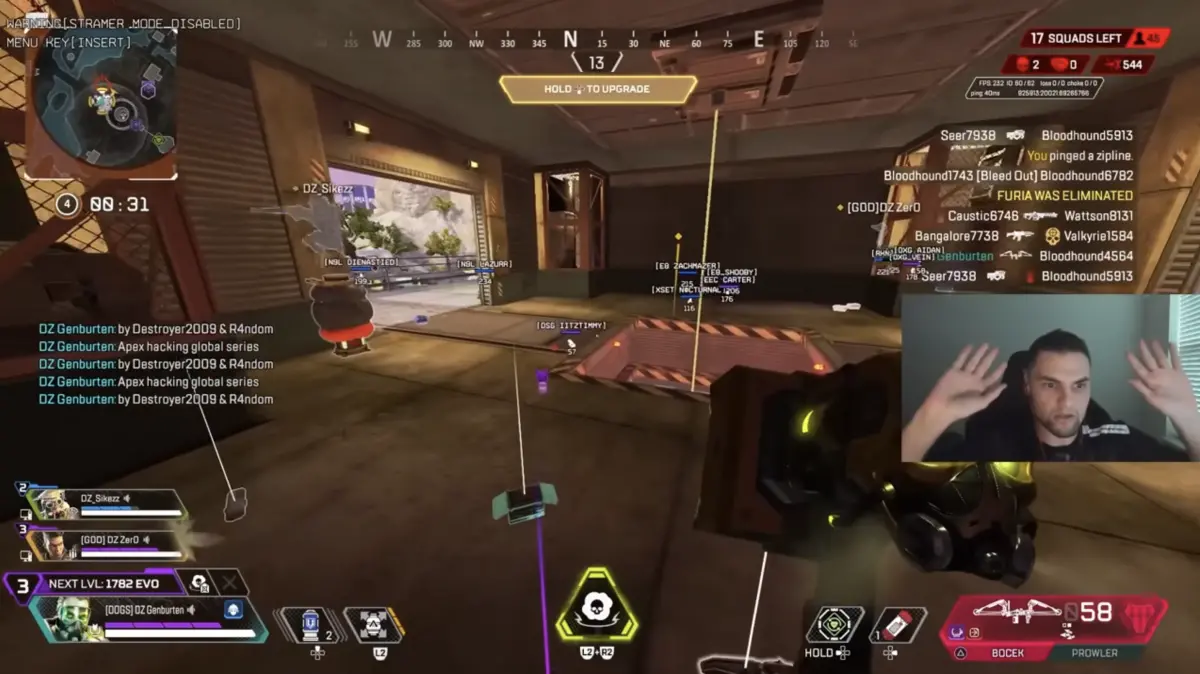Click the Hold to Upgrade banner
Viewport: 1200px width, 674px height.
coord(597,89)
